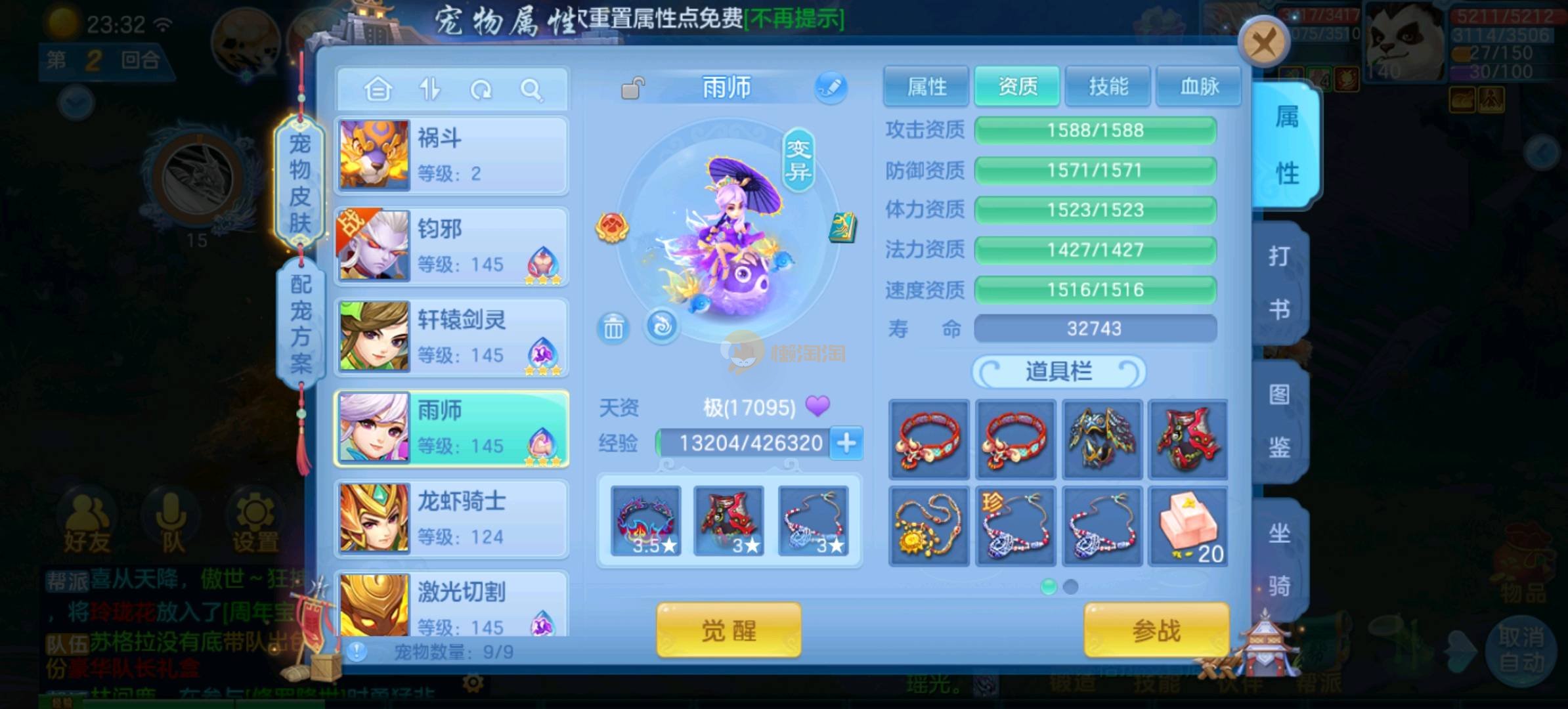Open the 技能 skills tab

[1108, 86]
